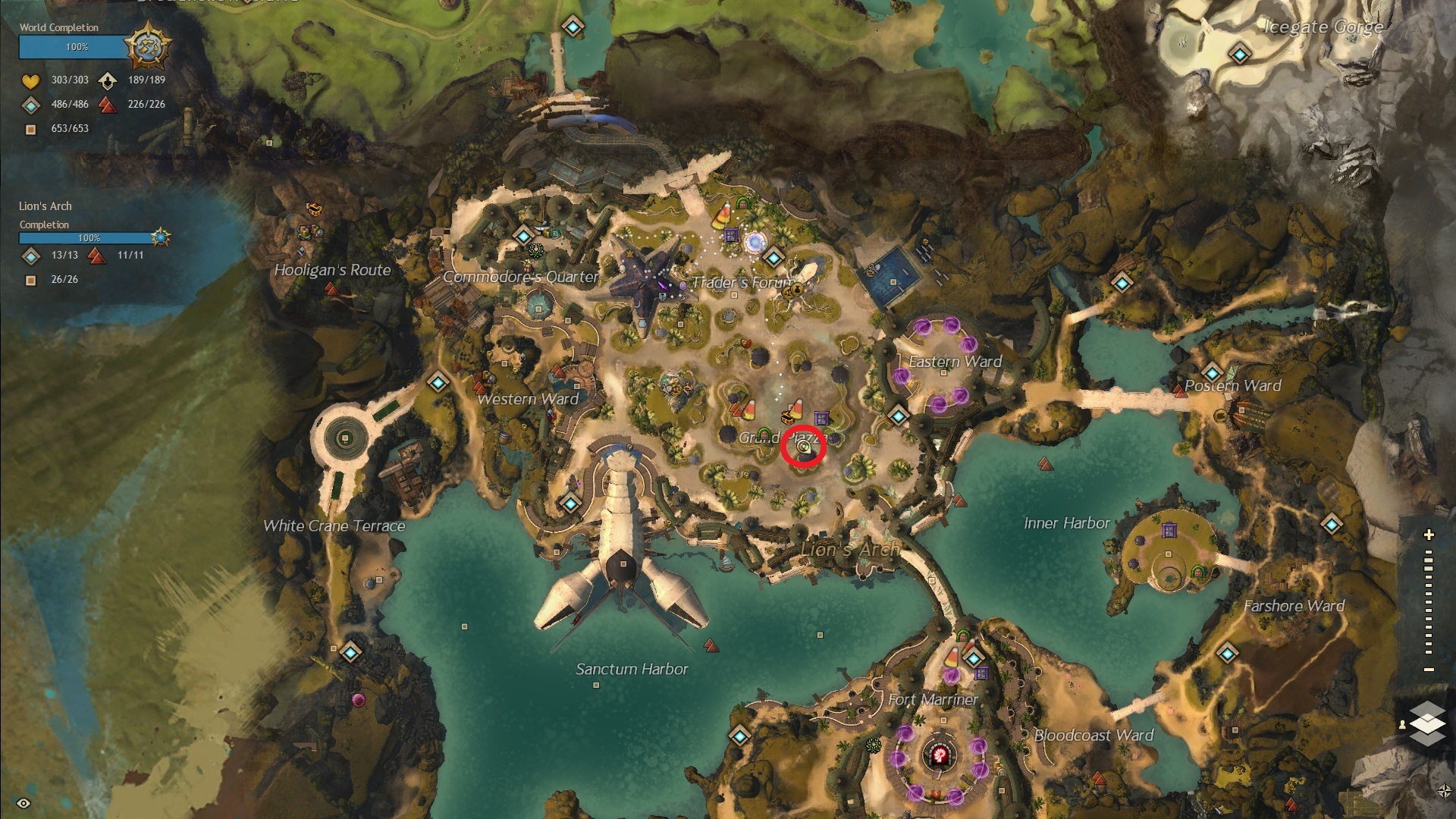Select the Fort Marriner waypoint
The width and height of the screenshot is (1456, 819).
coord(974,658)
